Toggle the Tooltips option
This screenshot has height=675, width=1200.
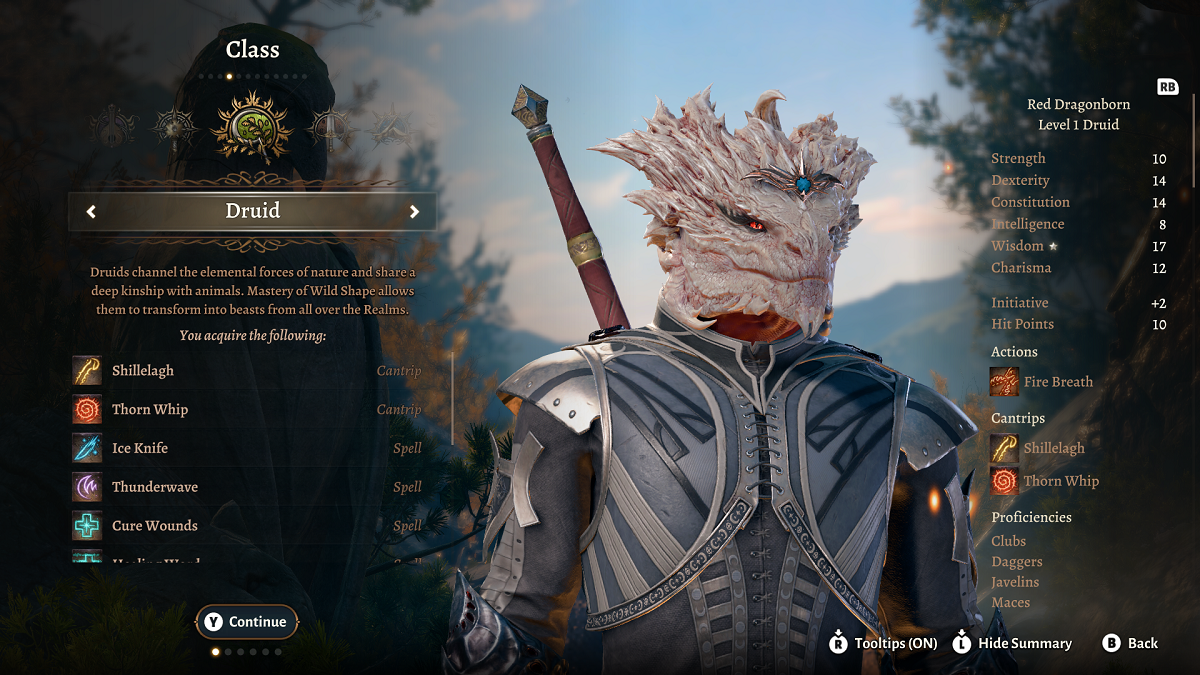coord(883,643)
